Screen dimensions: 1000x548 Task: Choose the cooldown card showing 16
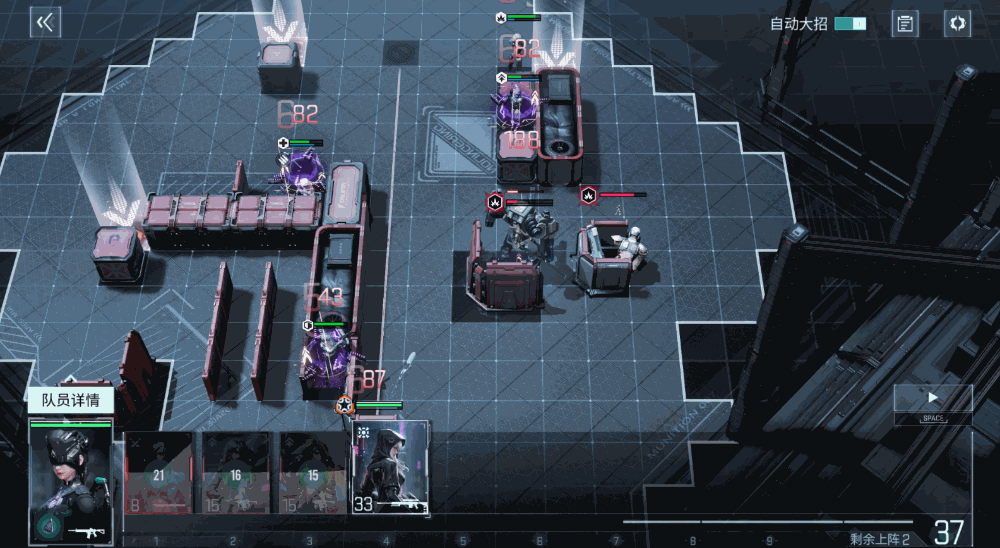pyautogui.click(x=236, y=472)
